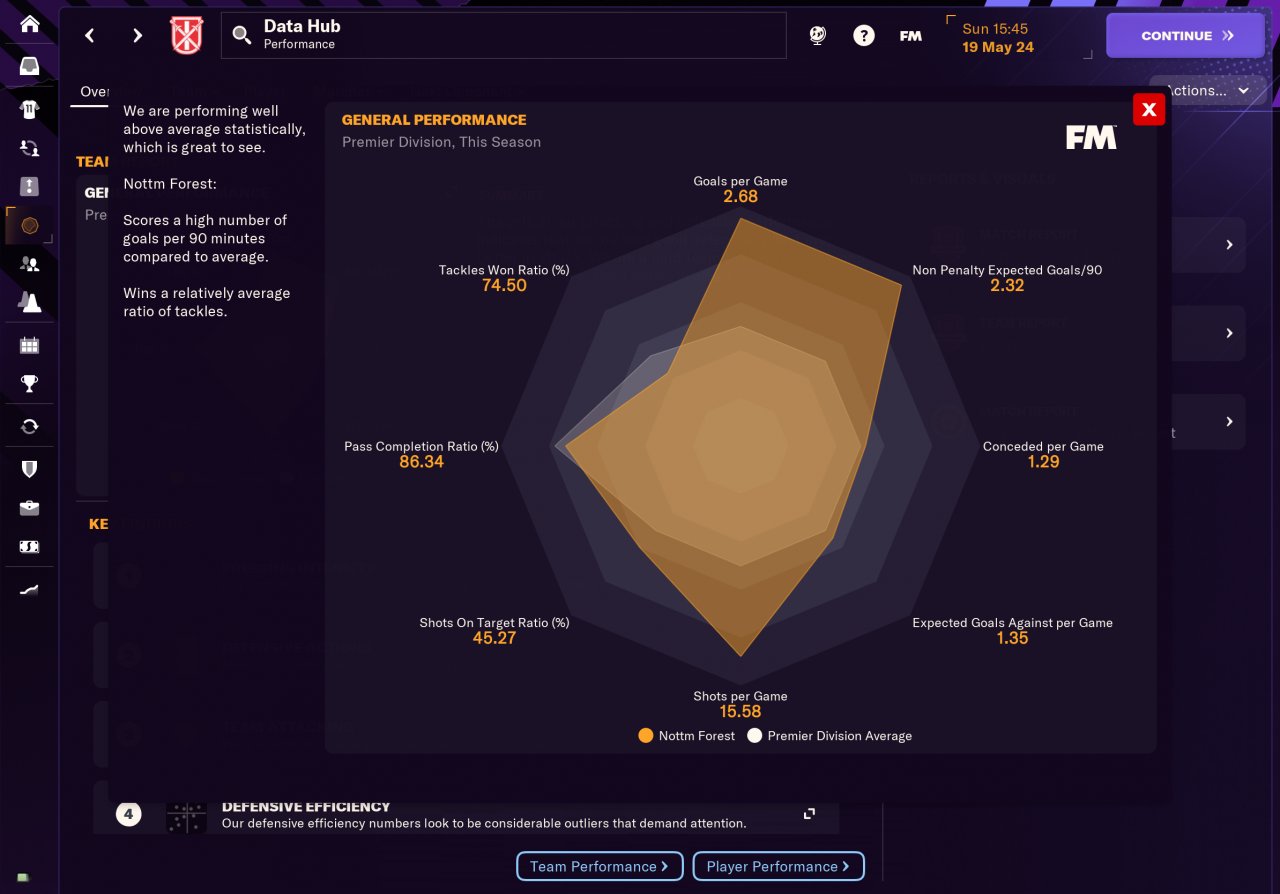Click the Continue button
Image resolution: width=1280 pixels, height=894 pixels.
coord(1185,35)
